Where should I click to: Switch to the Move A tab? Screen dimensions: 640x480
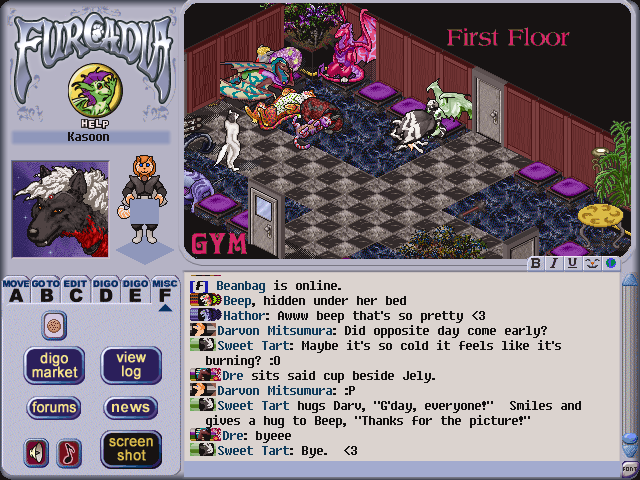coord(16,290)
